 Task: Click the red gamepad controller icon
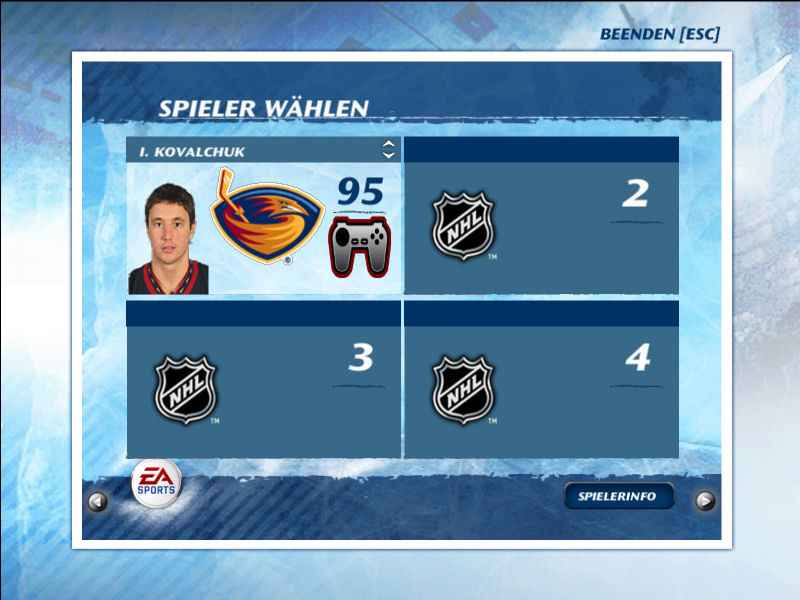click(x=360, y=248)
